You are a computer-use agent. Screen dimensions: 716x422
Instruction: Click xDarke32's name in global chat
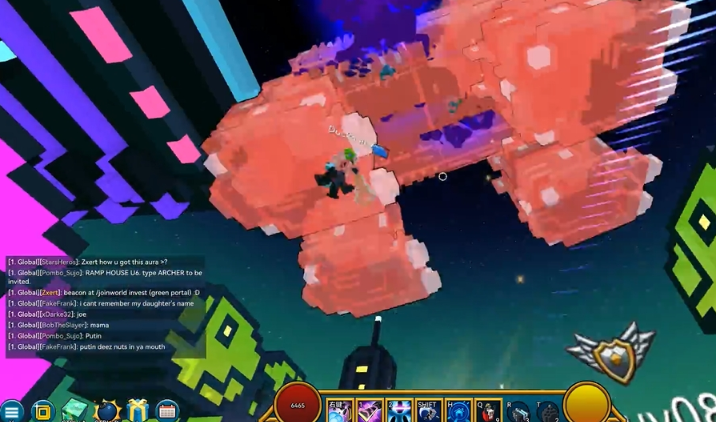[x=57, y=314]
